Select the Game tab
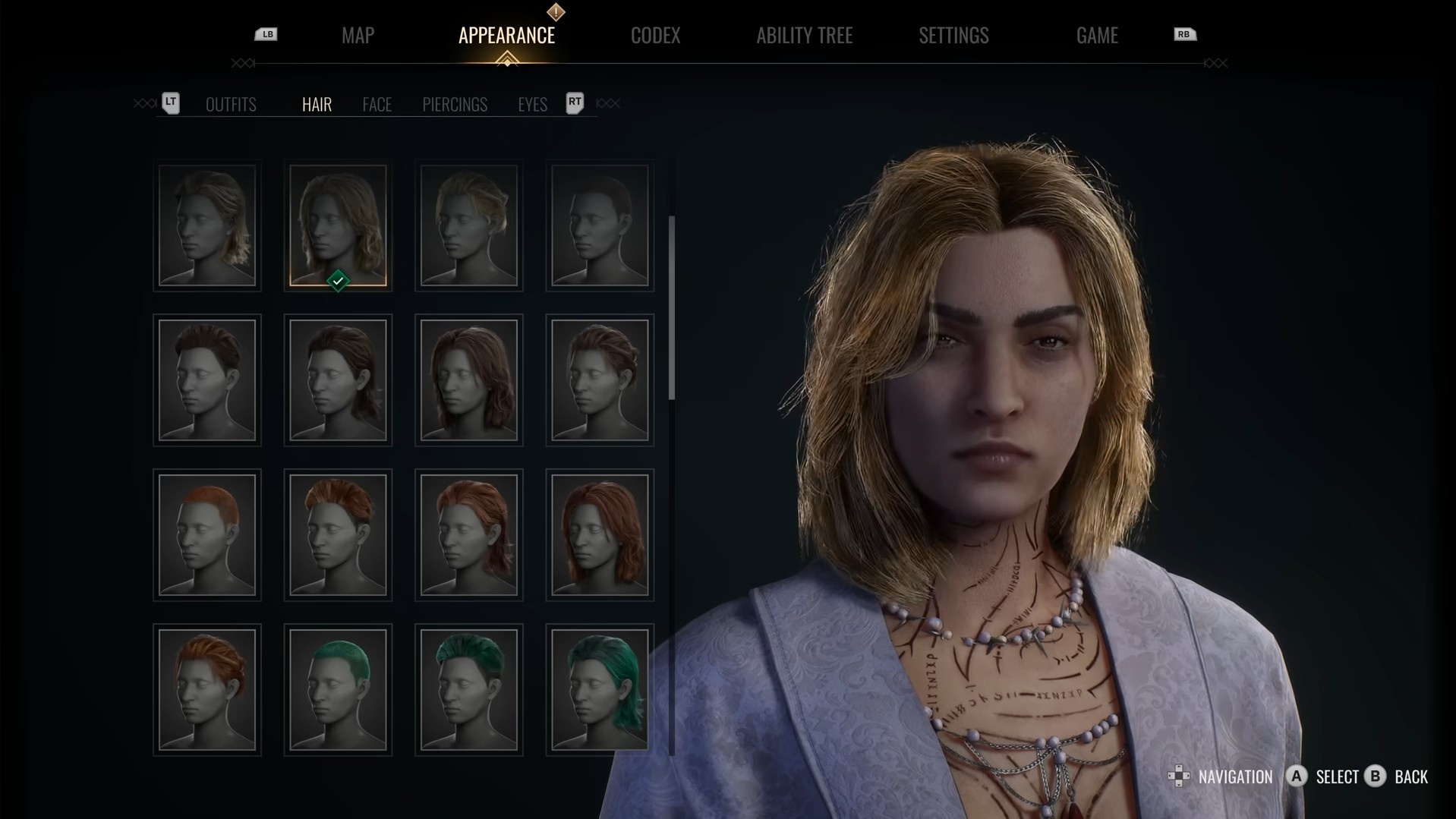 (1096, 36)
